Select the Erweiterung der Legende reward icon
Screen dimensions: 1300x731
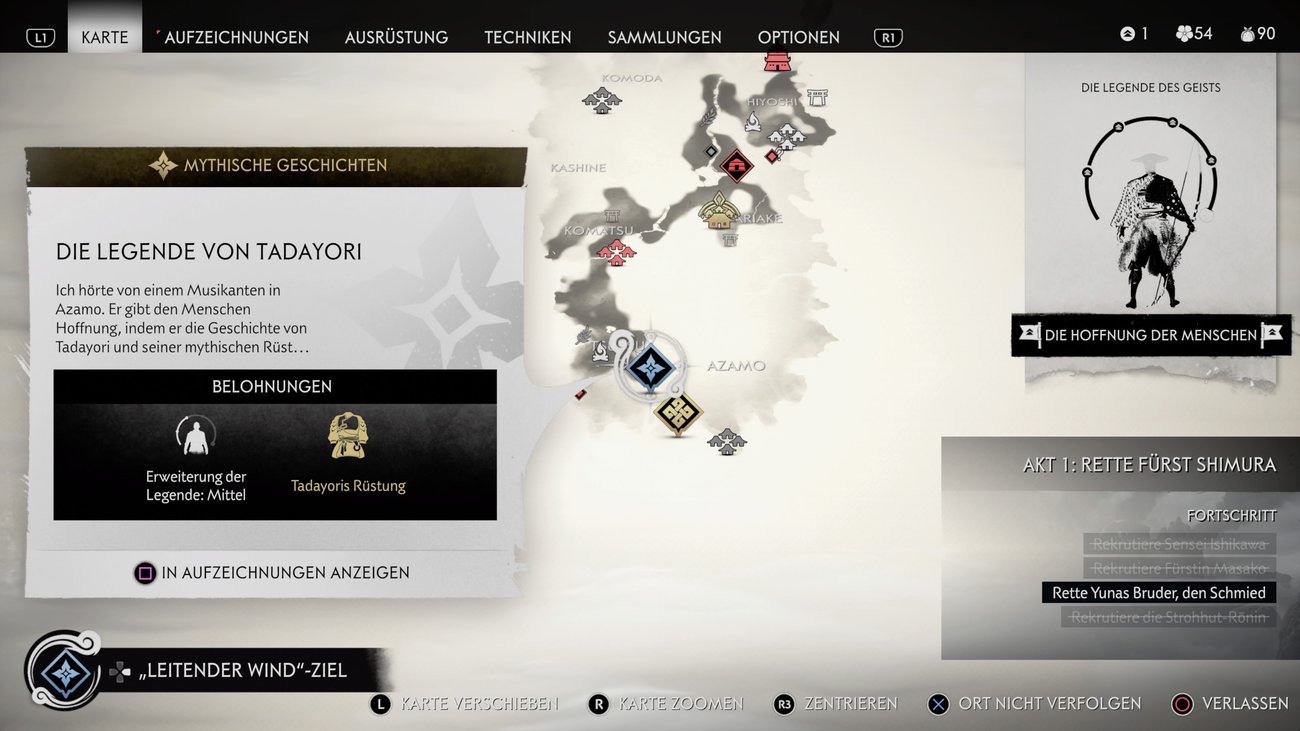coord(196,436)
